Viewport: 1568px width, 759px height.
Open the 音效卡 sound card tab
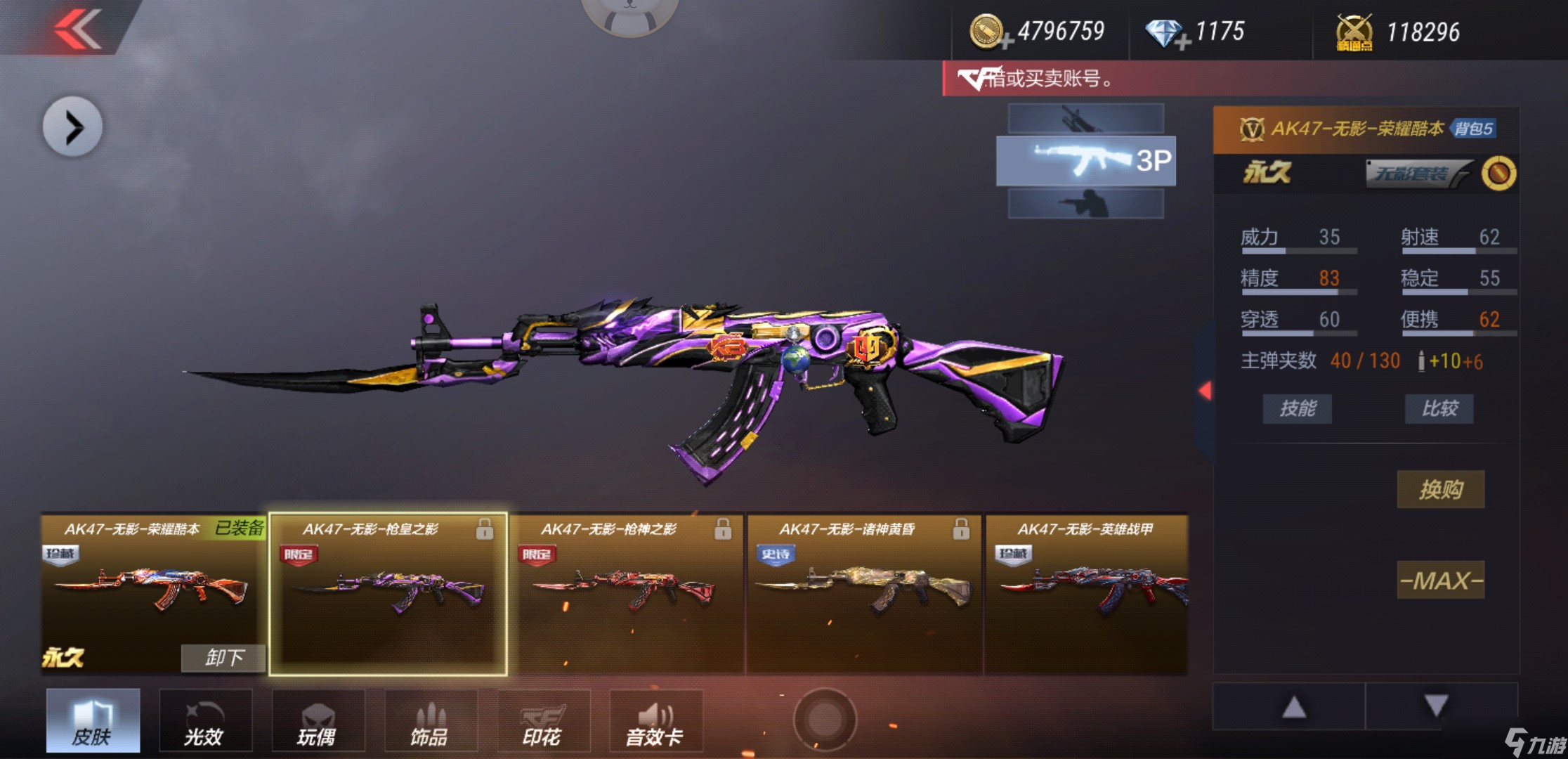pos(655,721)
